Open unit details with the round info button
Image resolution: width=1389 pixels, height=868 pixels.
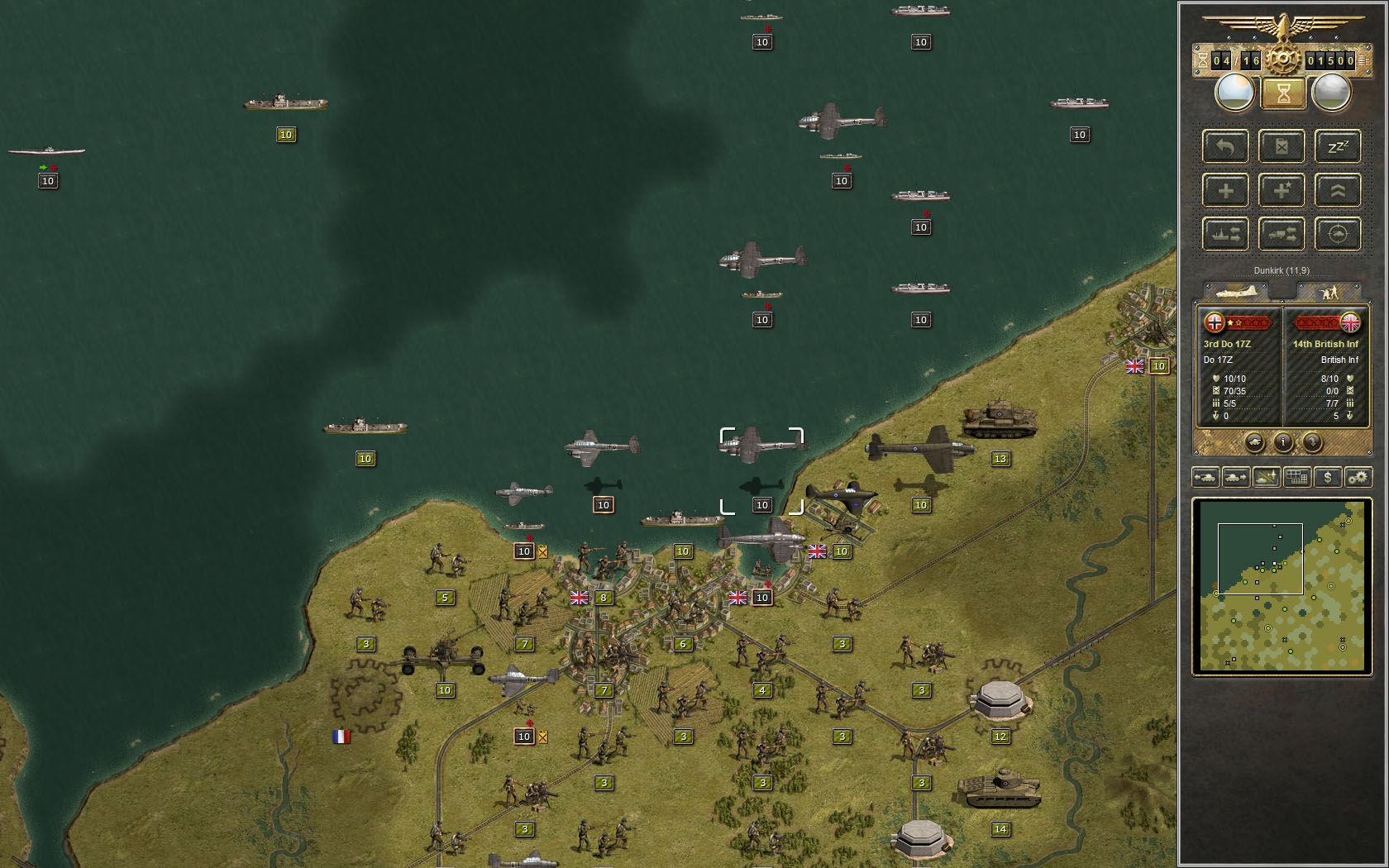1283,442
